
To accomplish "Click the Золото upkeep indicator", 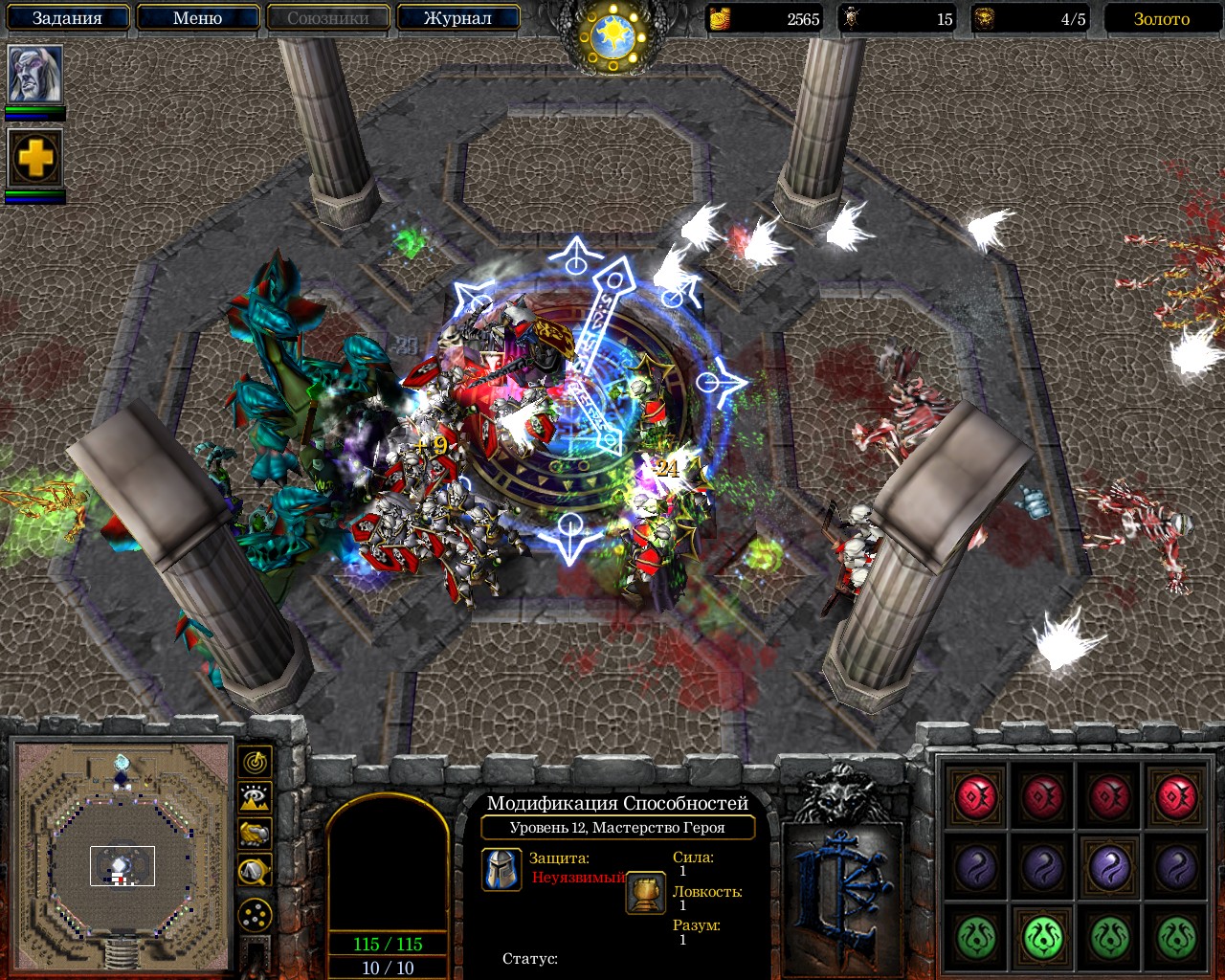I will 1161,19.
